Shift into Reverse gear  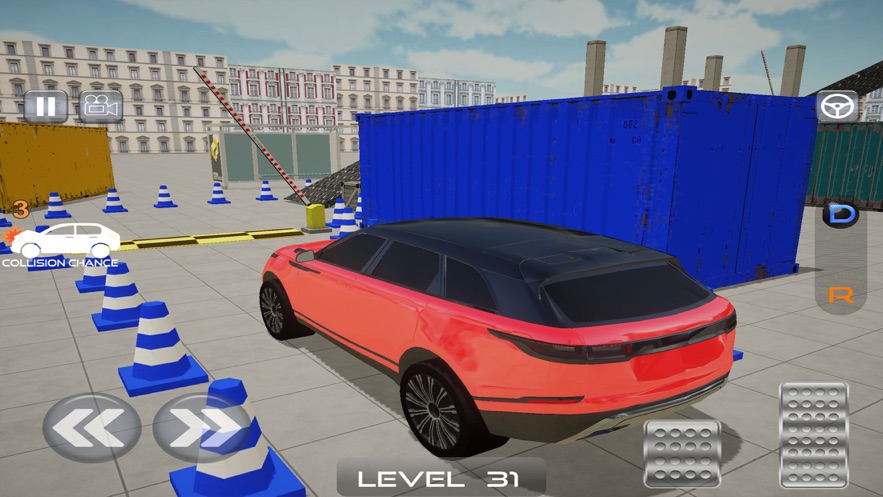(x=840, y=295)
